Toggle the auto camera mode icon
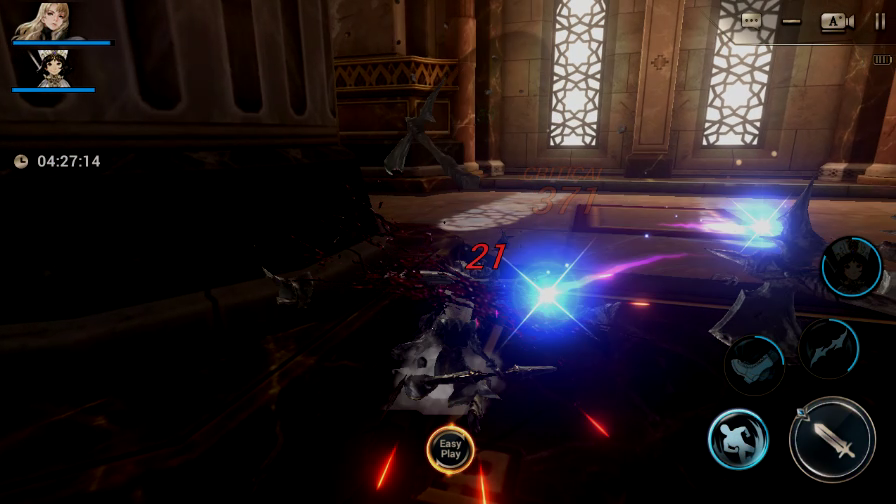Screen dimensions: 896x504 836,21
